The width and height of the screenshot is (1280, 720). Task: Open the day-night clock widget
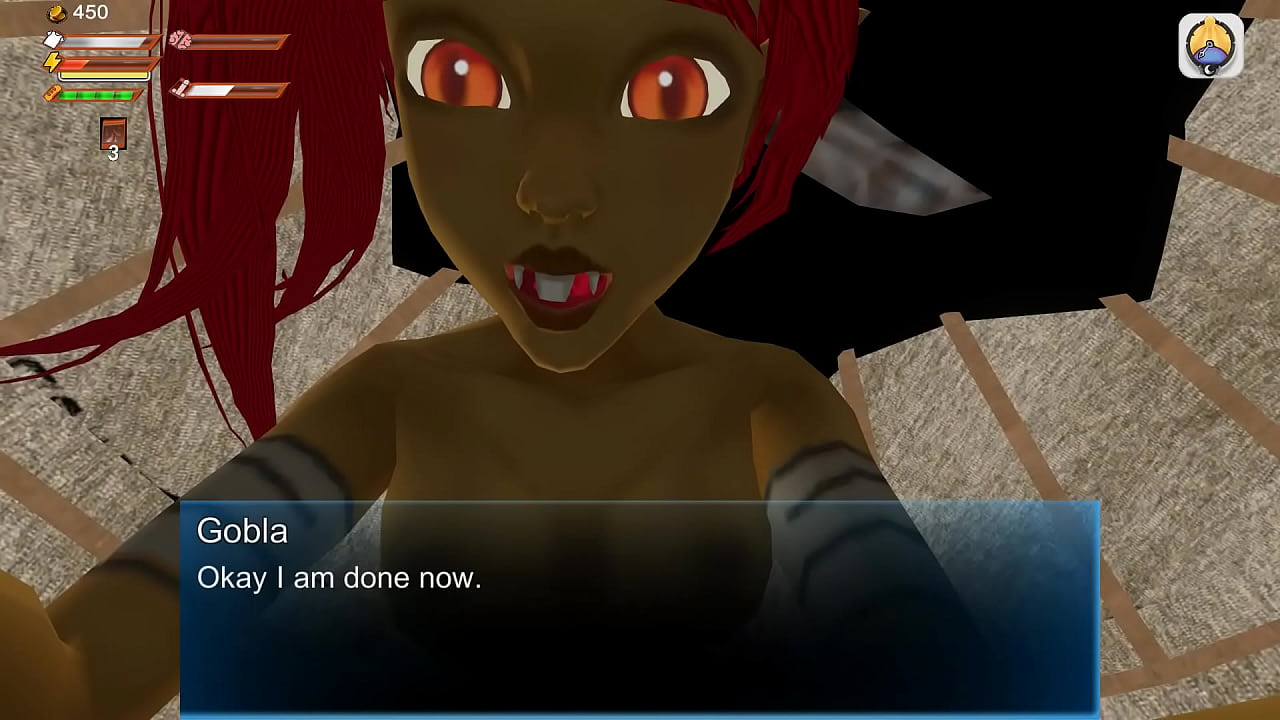(1209, 43)
